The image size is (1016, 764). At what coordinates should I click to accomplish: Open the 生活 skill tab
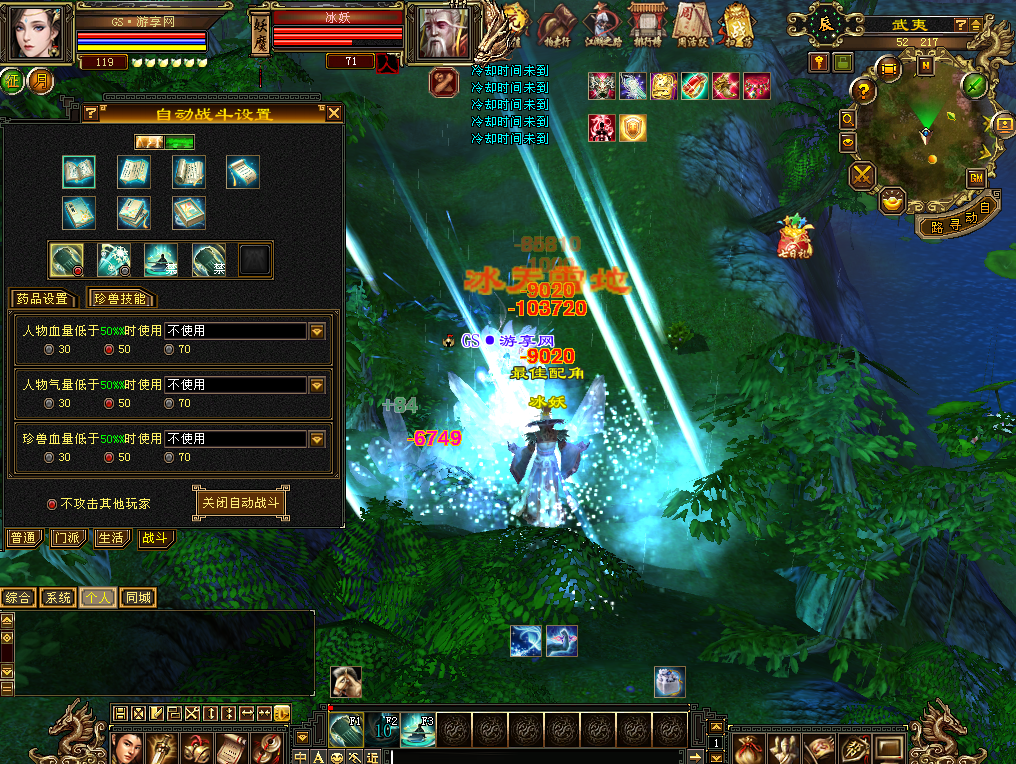(111, 538)
